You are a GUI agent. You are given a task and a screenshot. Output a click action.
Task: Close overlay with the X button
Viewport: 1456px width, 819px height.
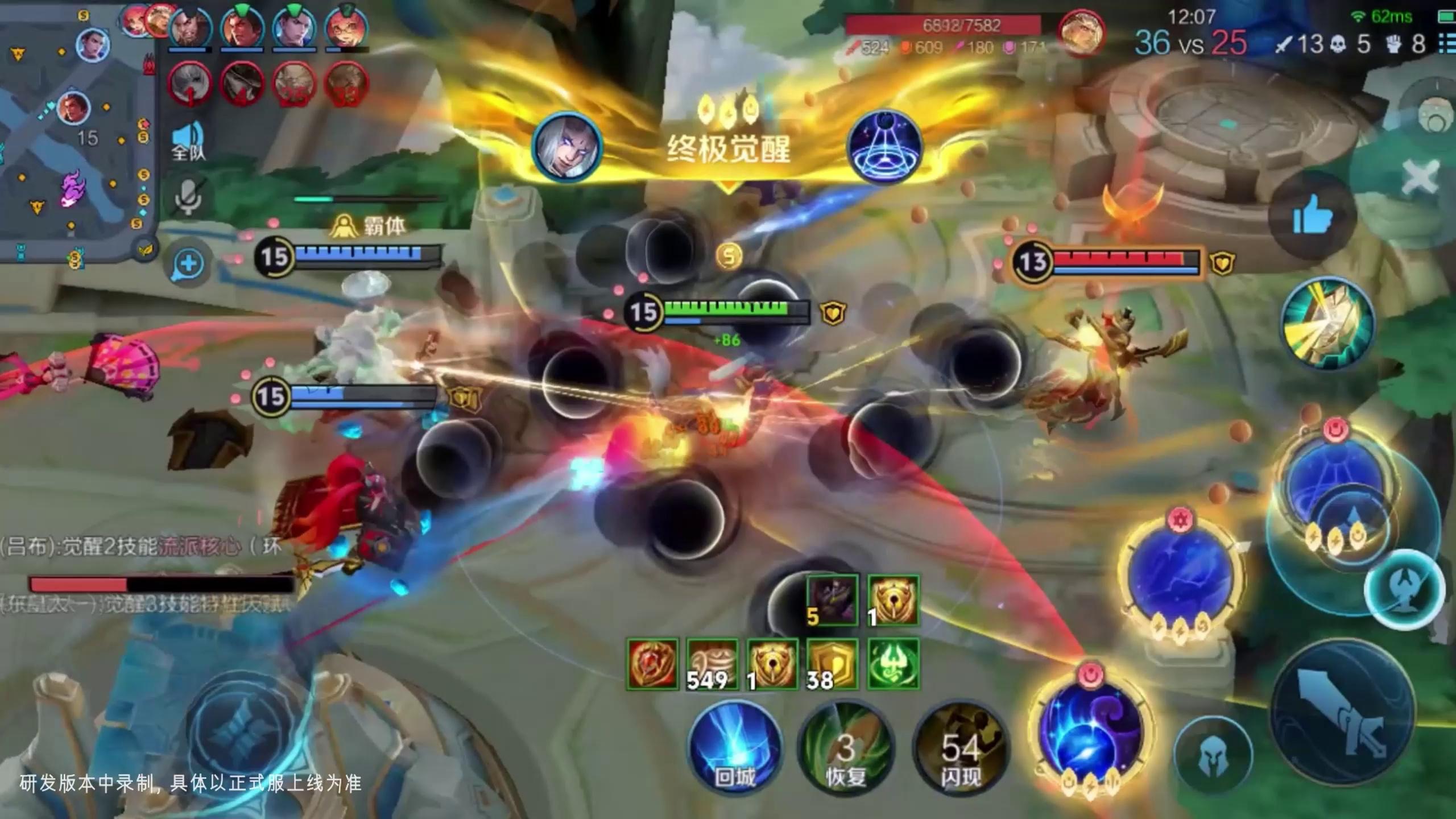tap(1420, 177)
